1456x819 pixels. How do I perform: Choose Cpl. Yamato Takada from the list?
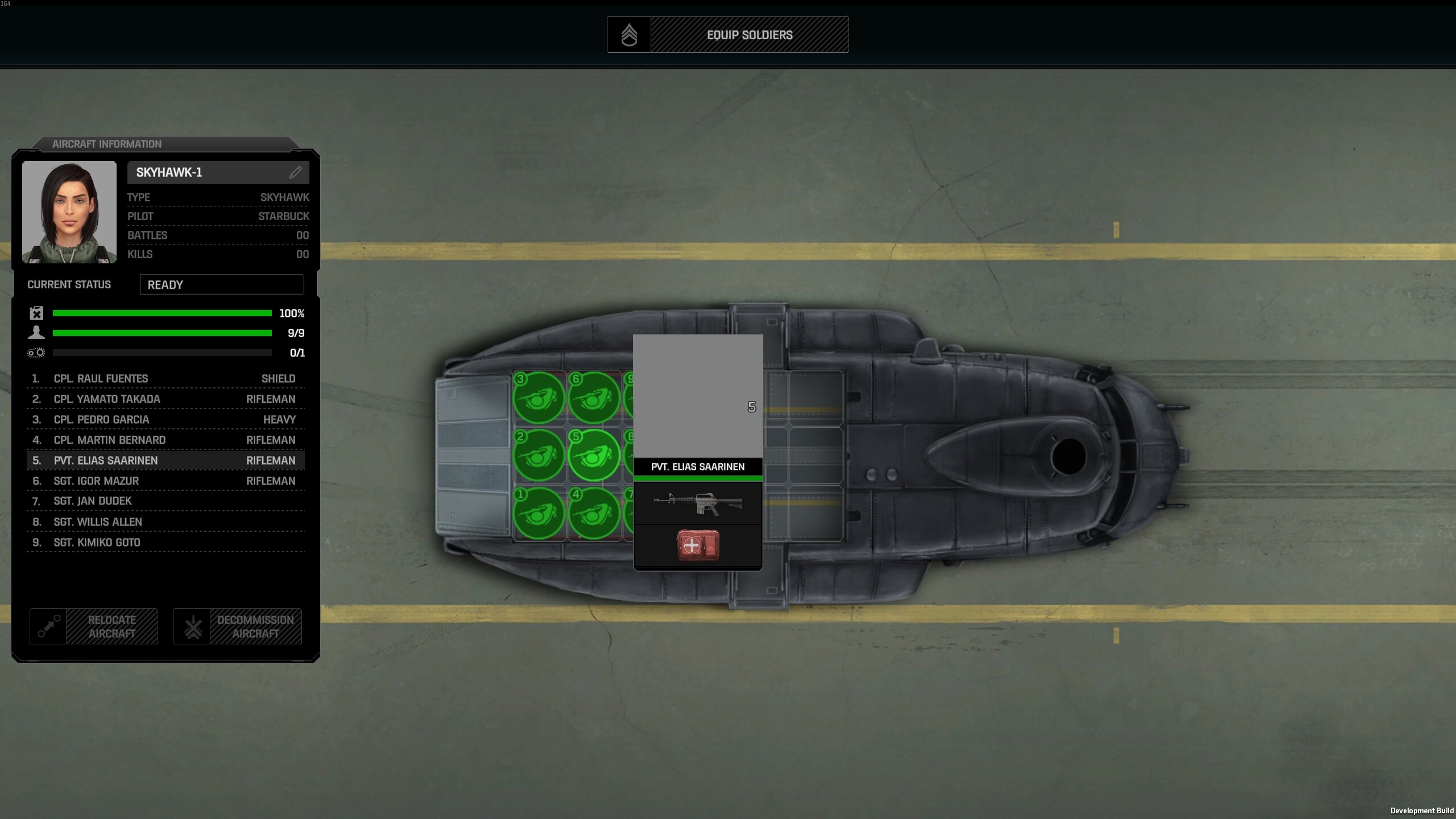click(x=165, y=399)
